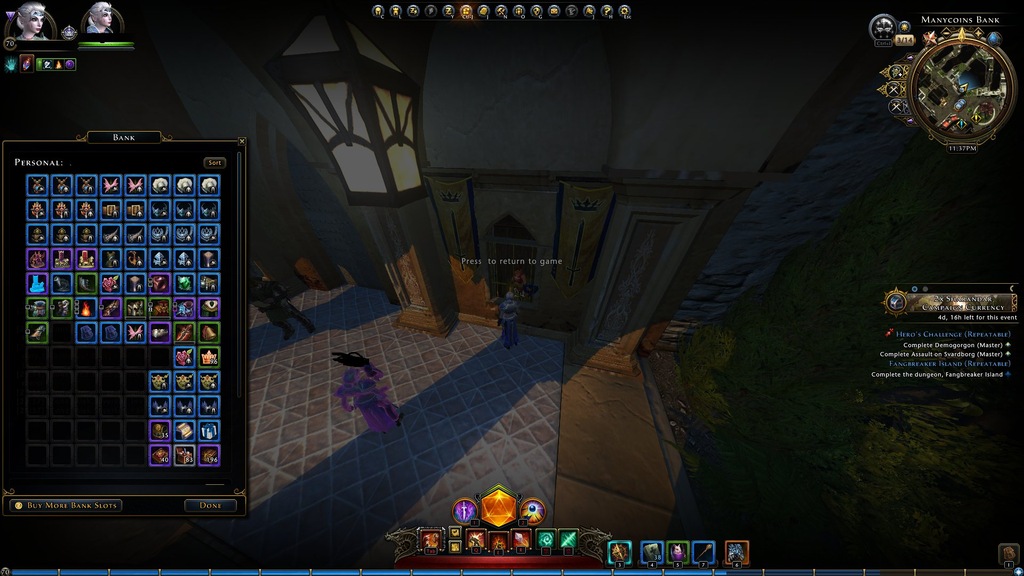
Task: Trigger the green swirl encounter power
Action: (546, 541)
